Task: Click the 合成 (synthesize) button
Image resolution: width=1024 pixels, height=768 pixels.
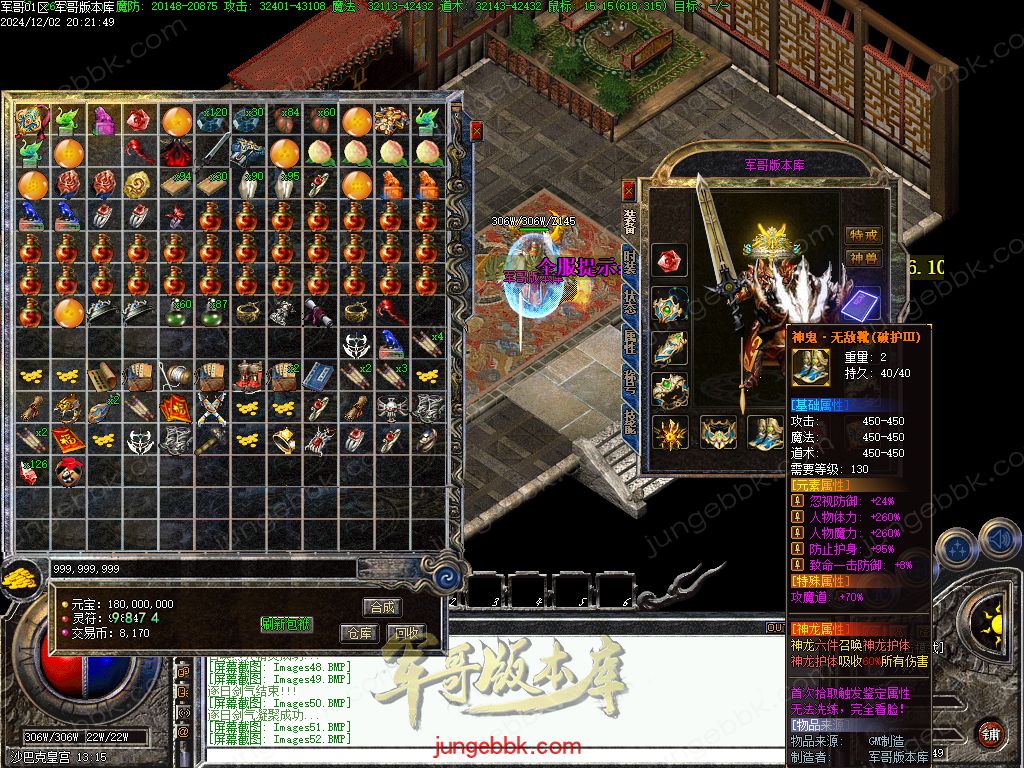Action: [x=382, y=607]
